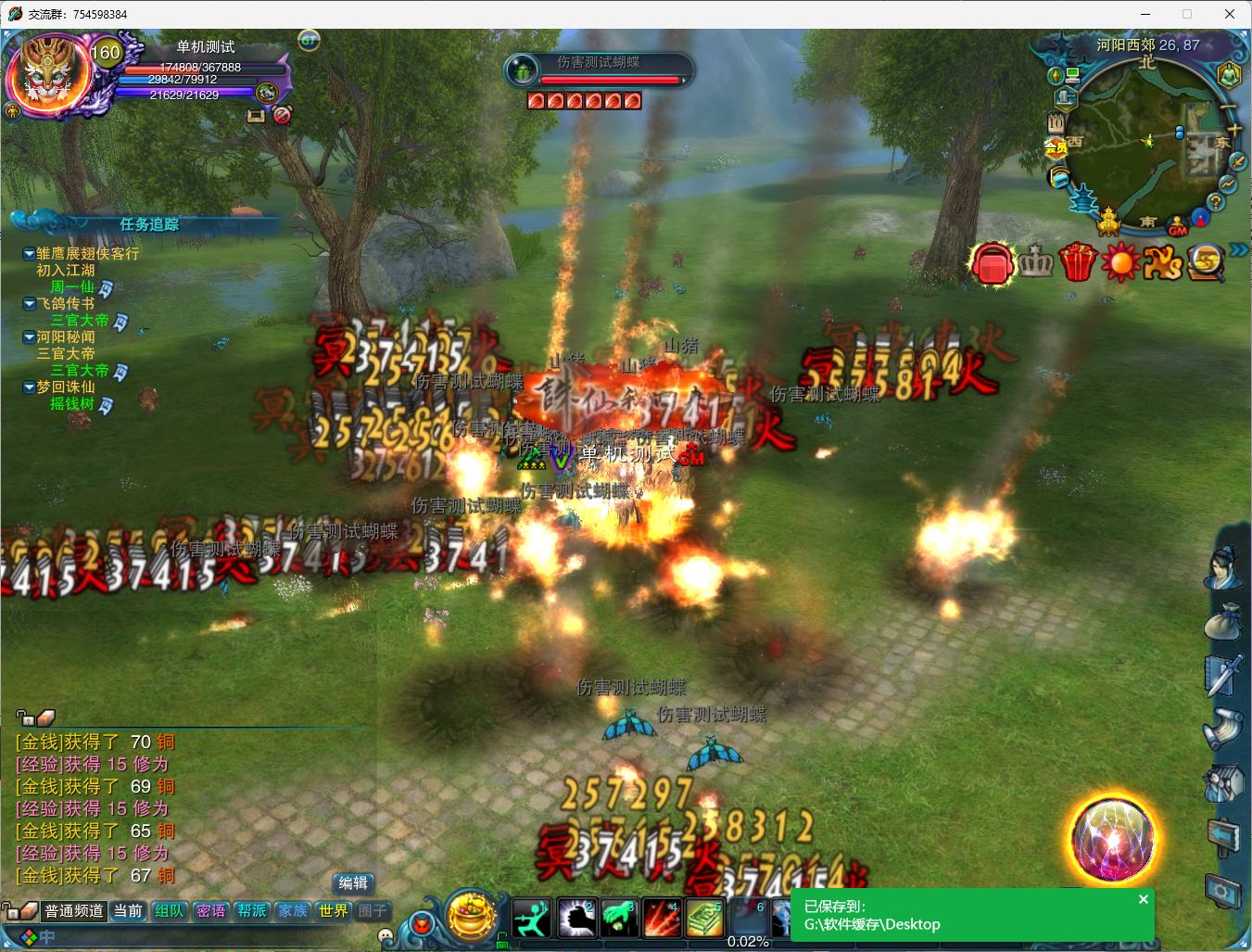This screenshot has height=952, width=1252.
Task: Use the red slash skill in slot 4
Action: point(662,919)
